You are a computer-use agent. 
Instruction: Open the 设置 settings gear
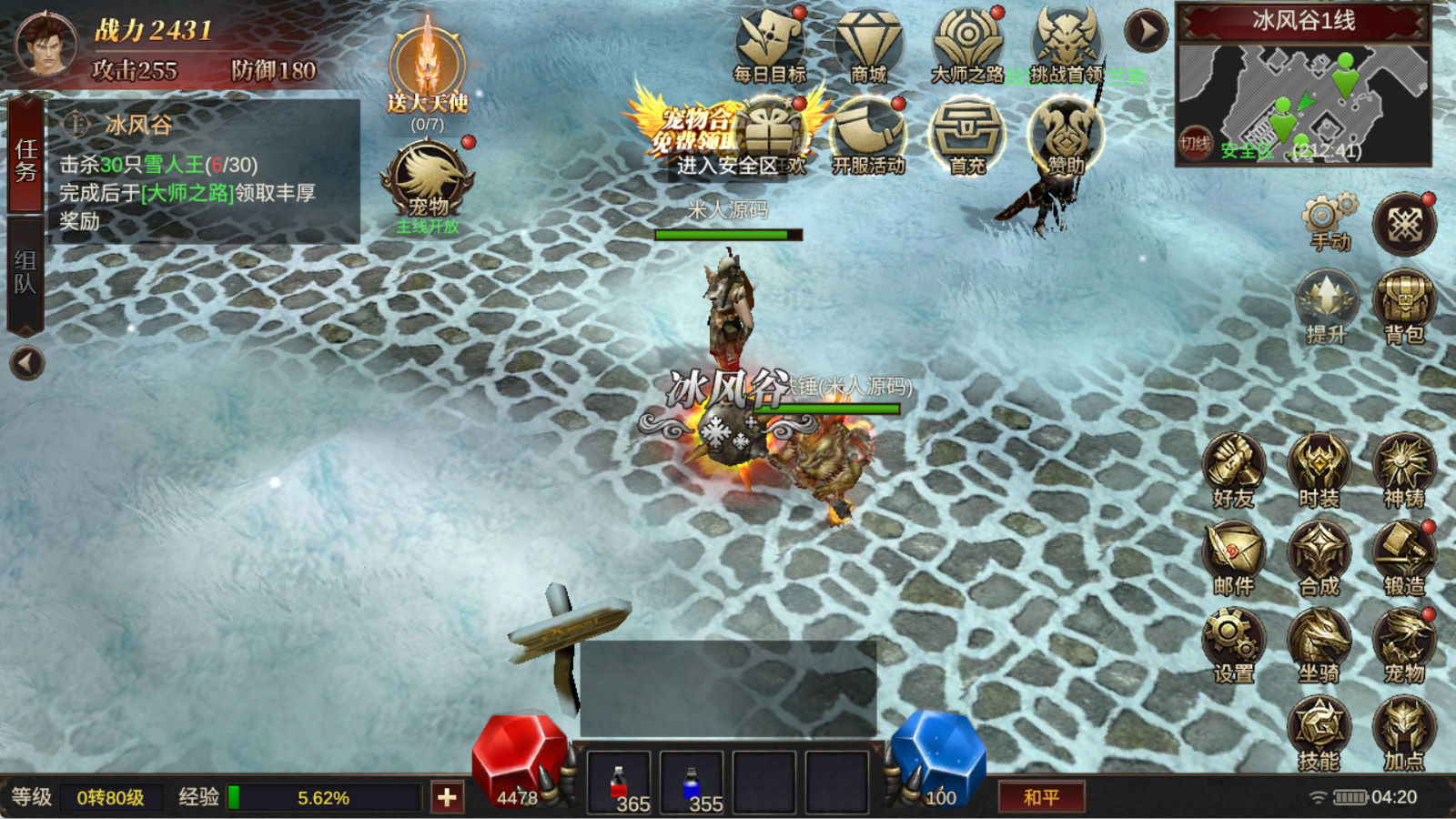(x=1233, y=645)
